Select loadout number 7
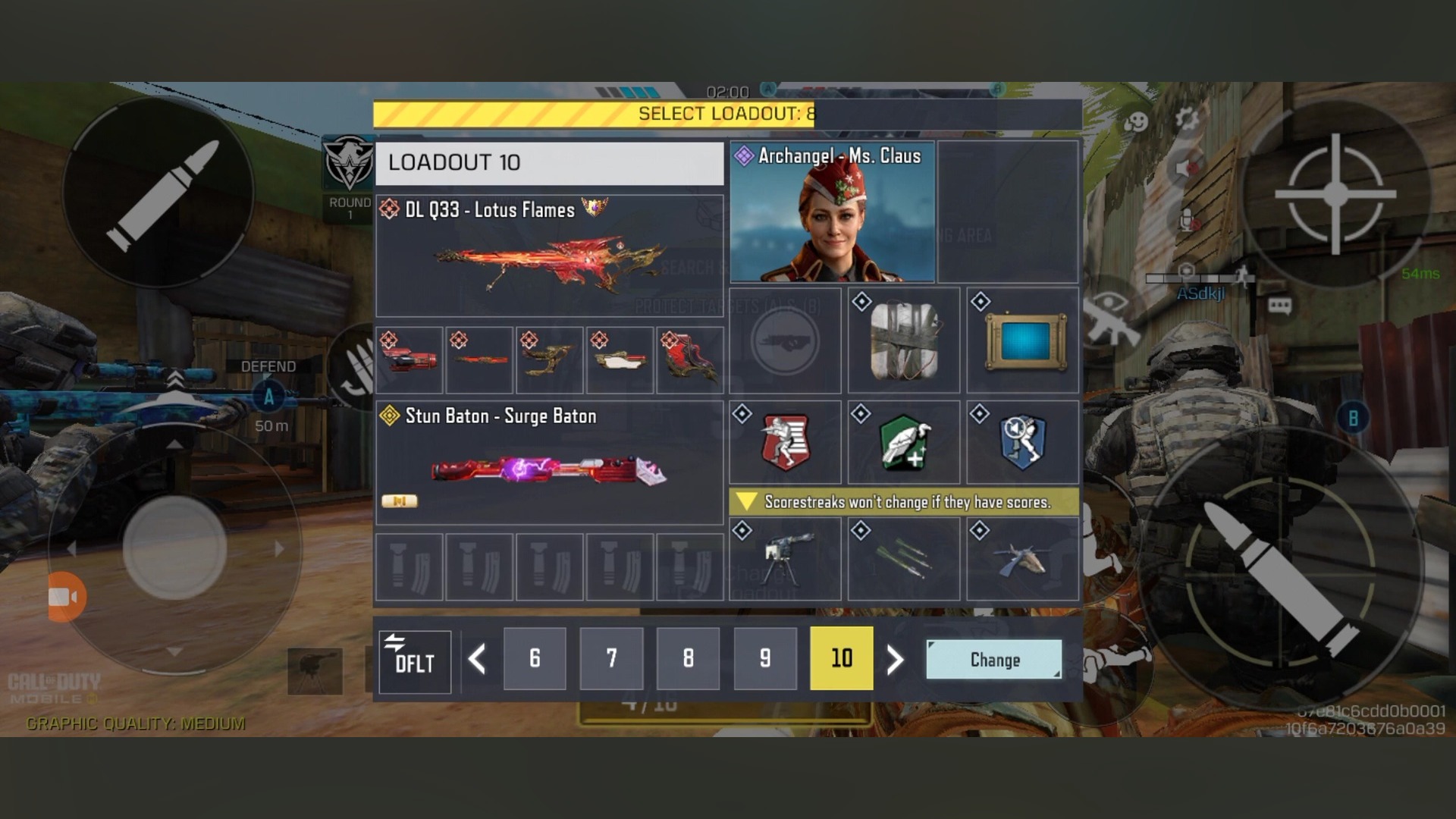 611,658
